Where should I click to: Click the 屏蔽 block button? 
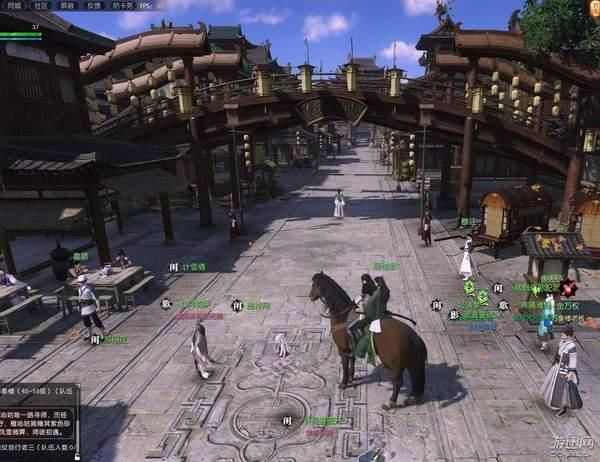(68, 5)
